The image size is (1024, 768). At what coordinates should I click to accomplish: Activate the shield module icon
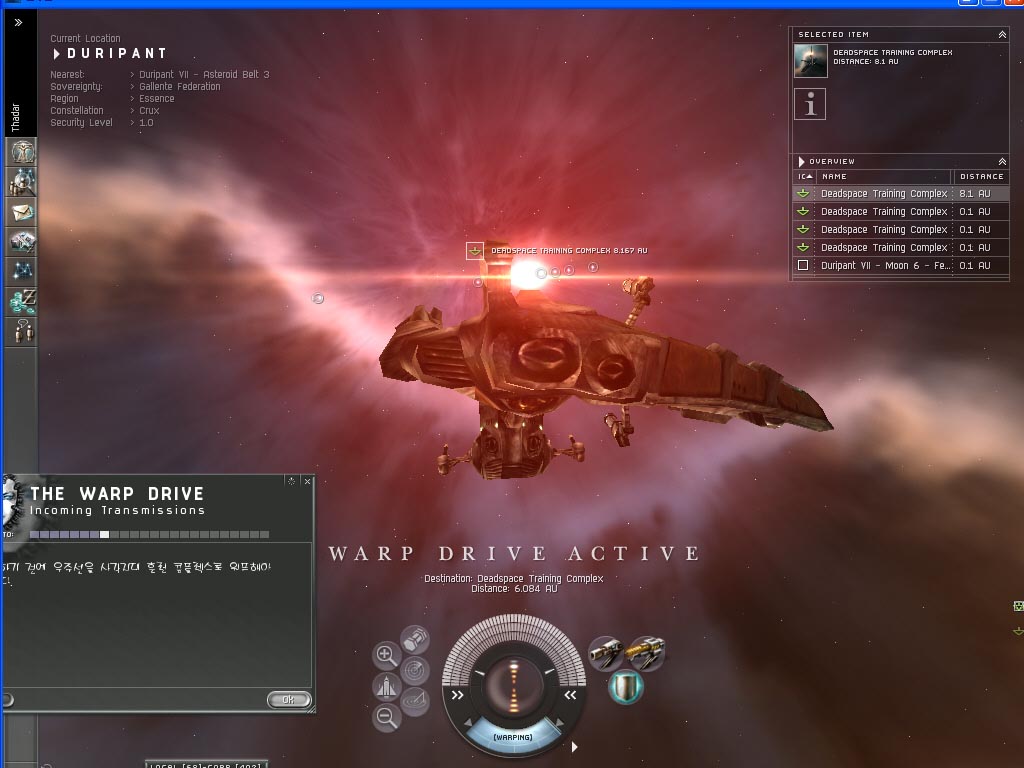click(625, 687)
